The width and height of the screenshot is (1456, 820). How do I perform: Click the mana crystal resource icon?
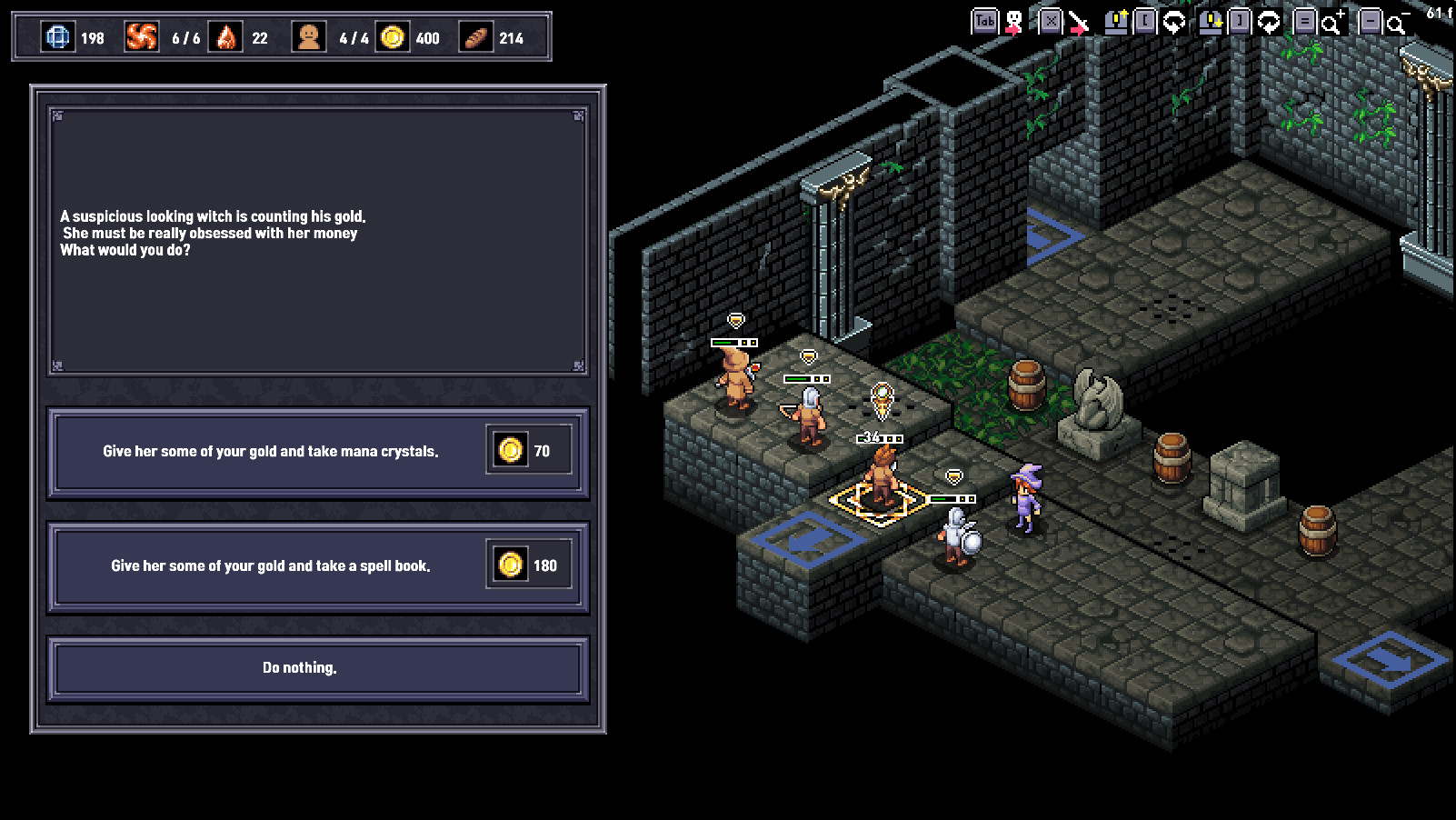[x=60, y=38]
